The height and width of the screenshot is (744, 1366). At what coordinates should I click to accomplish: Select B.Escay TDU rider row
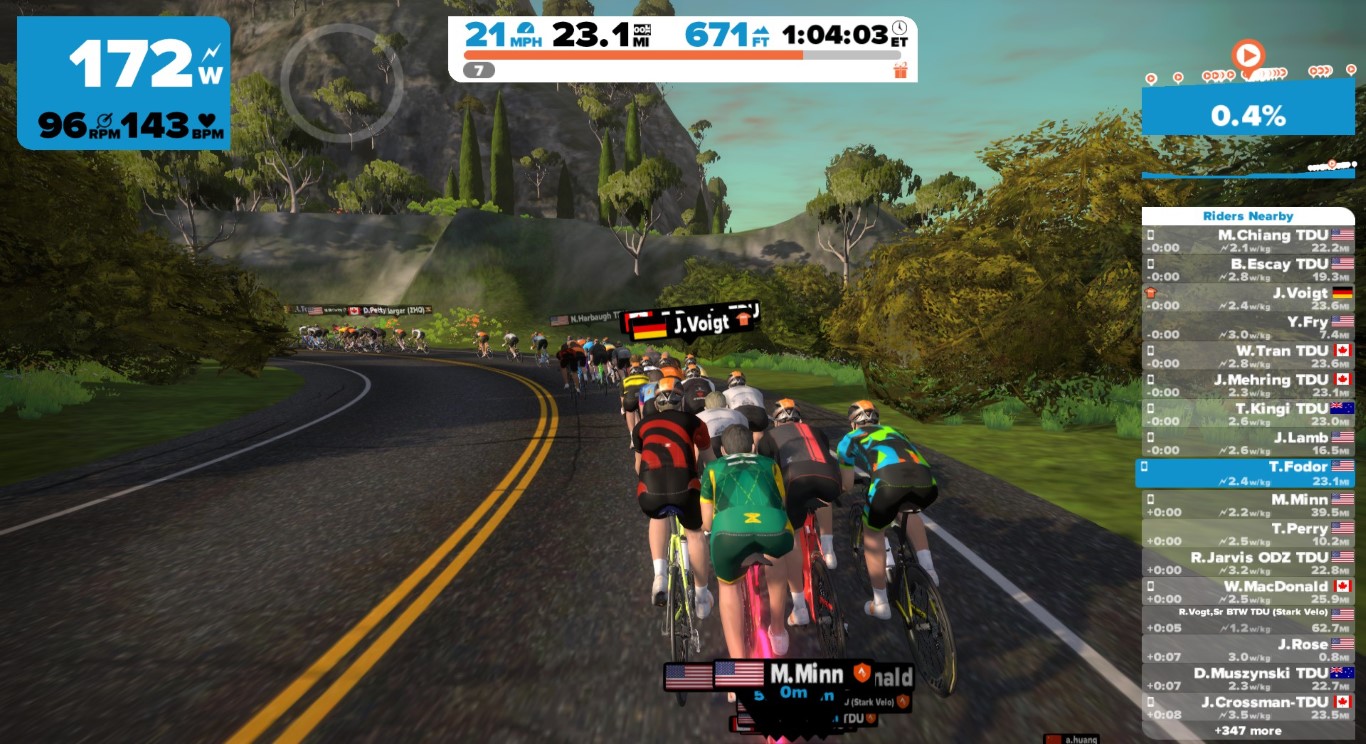click(1248, 270)
